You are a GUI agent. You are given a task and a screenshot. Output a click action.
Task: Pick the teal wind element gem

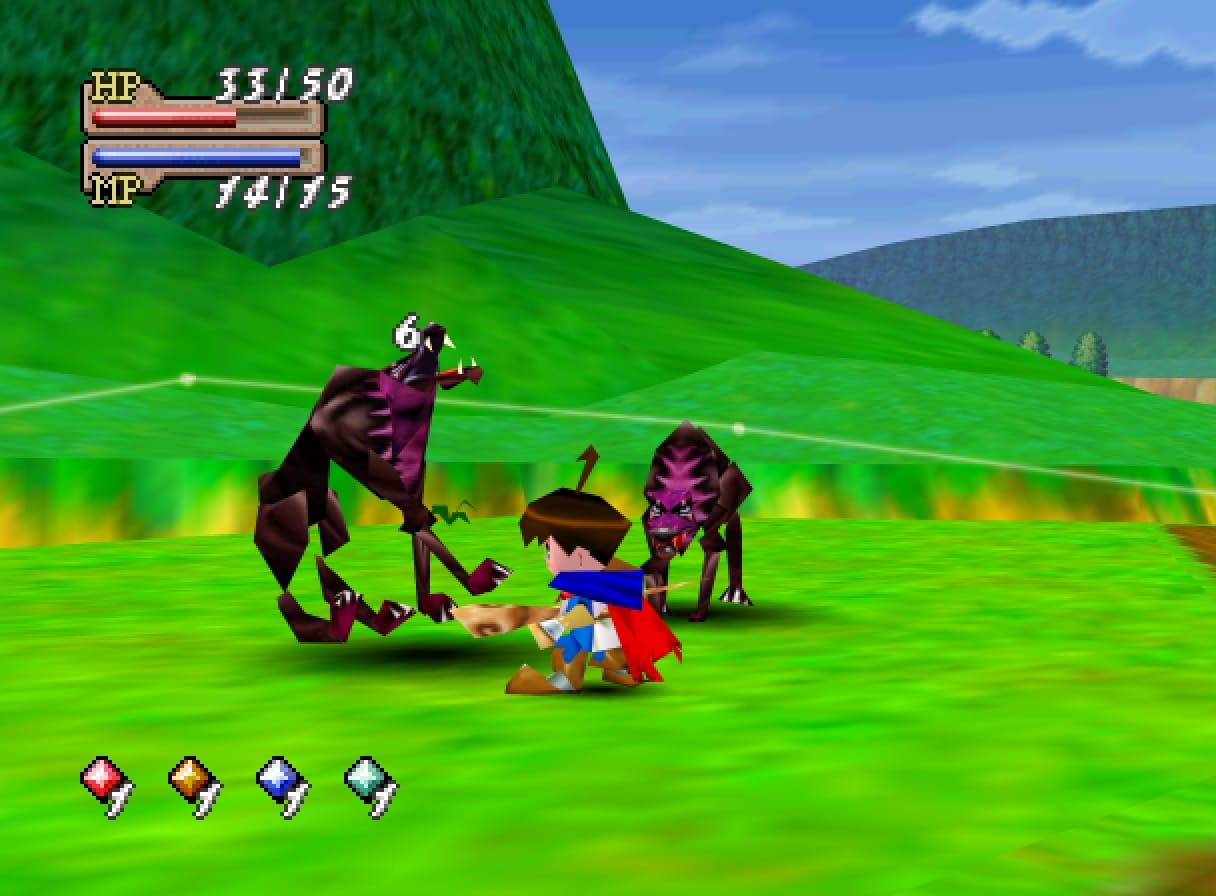tap(366, 778)
